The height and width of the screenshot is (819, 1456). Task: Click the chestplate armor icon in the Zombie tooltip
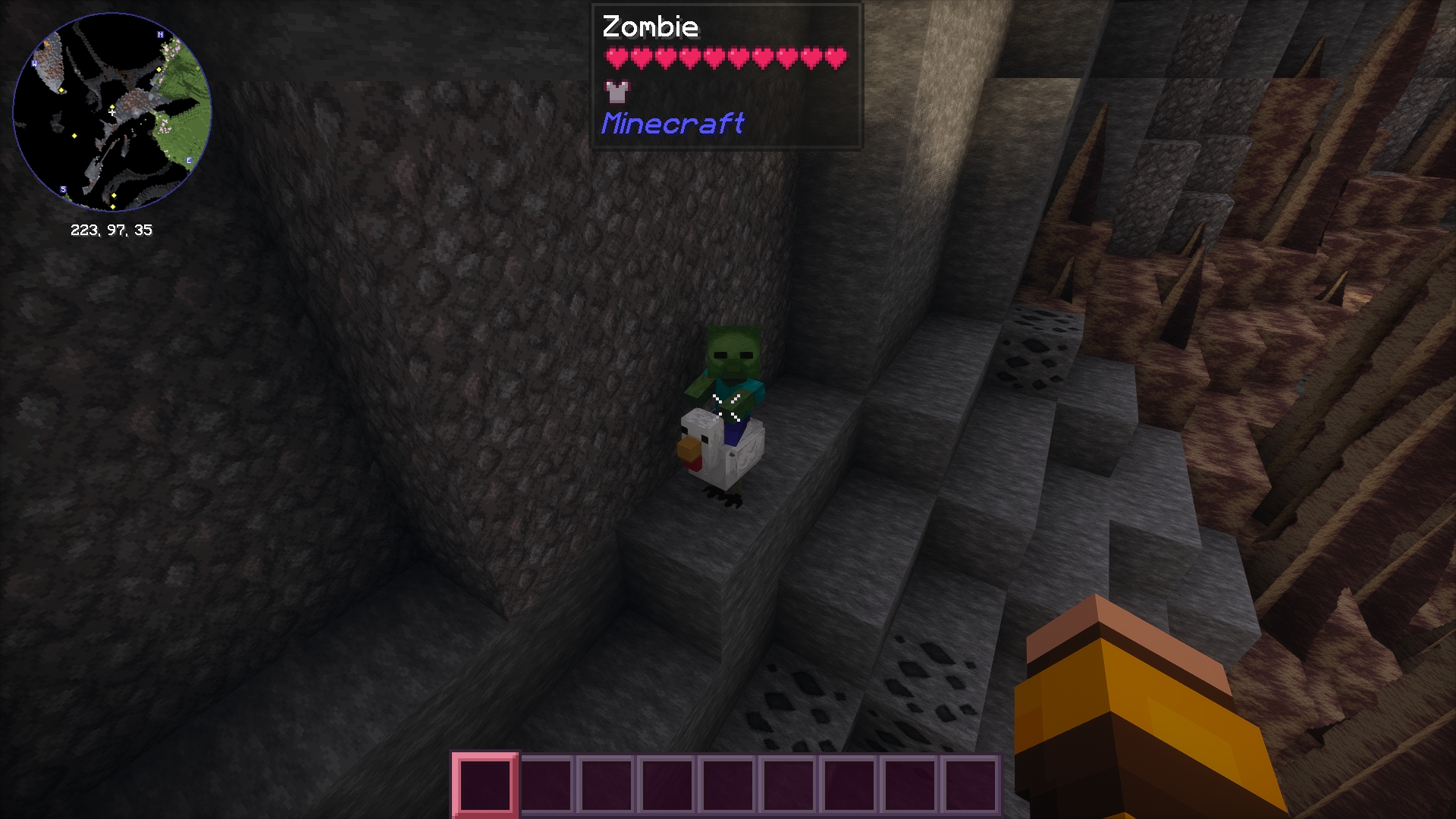(616, 93)
